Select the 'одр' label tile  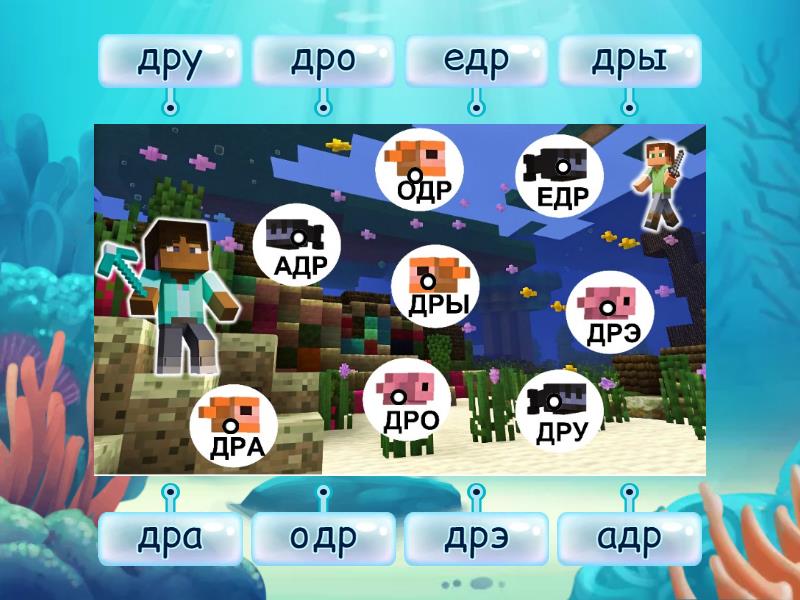(x=323, y=538)
